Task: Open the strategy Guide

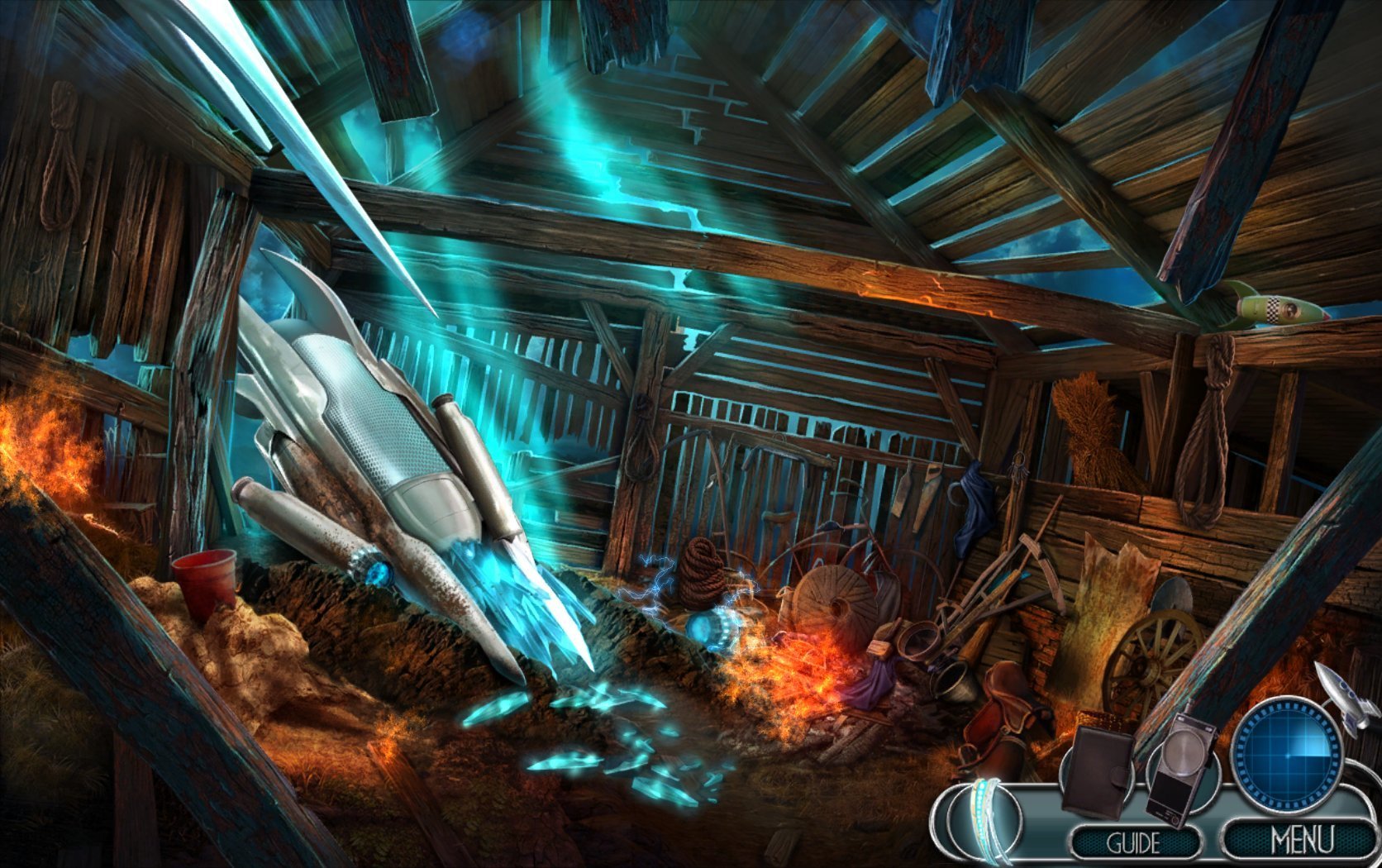Action: coord(1134,843)
